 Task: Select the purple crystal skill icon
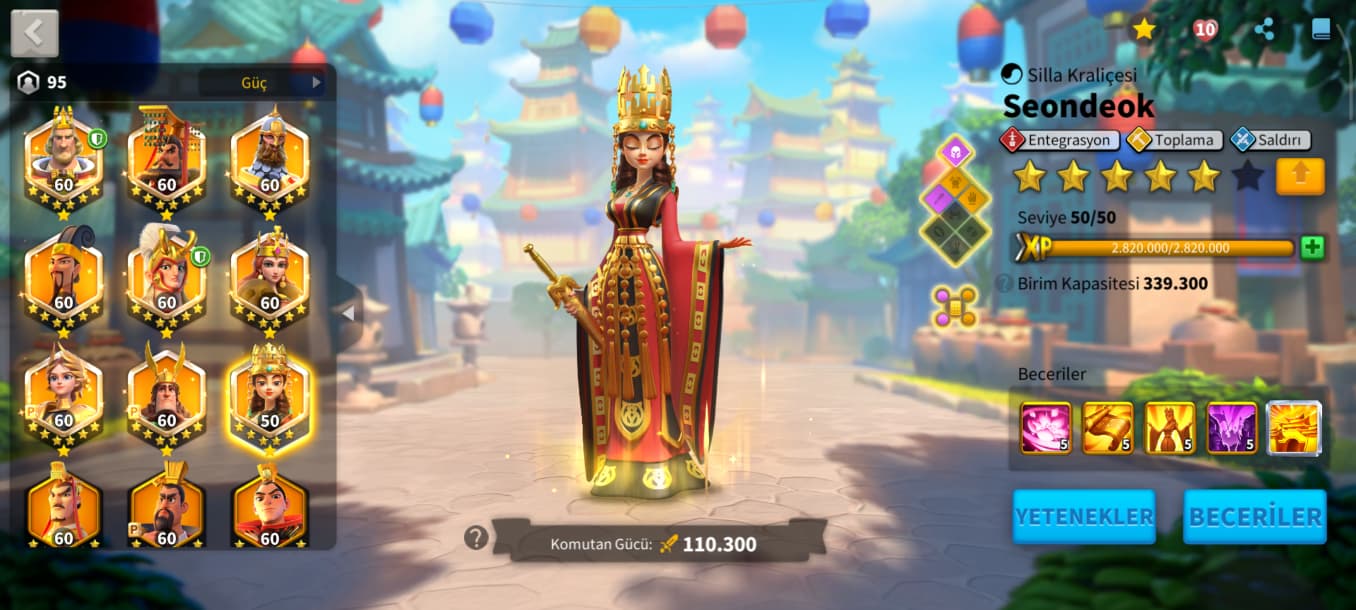point(1231,427)
